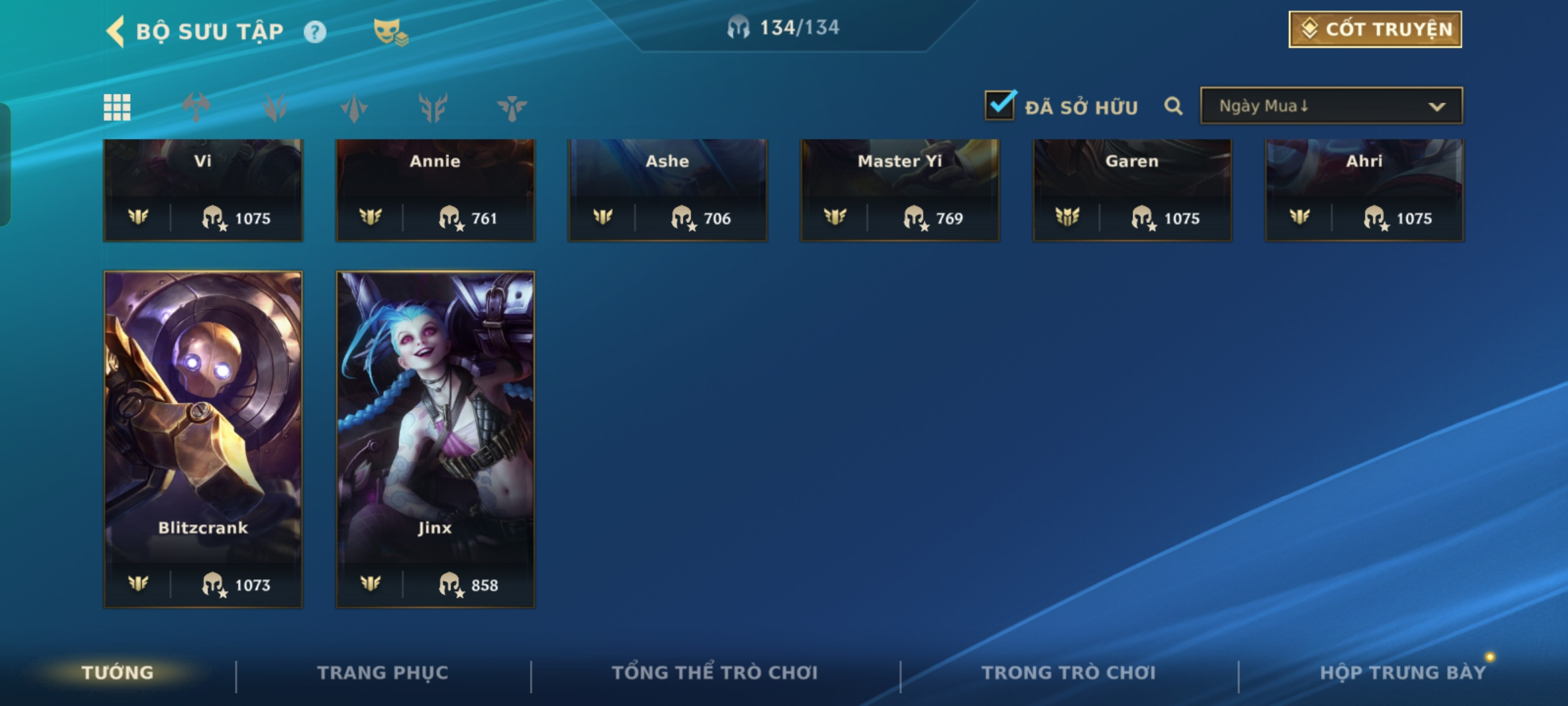Viewport: 1568px width, 706px height.
Task: Open the Blitzcrank champion card
Action: pos(203,439)
